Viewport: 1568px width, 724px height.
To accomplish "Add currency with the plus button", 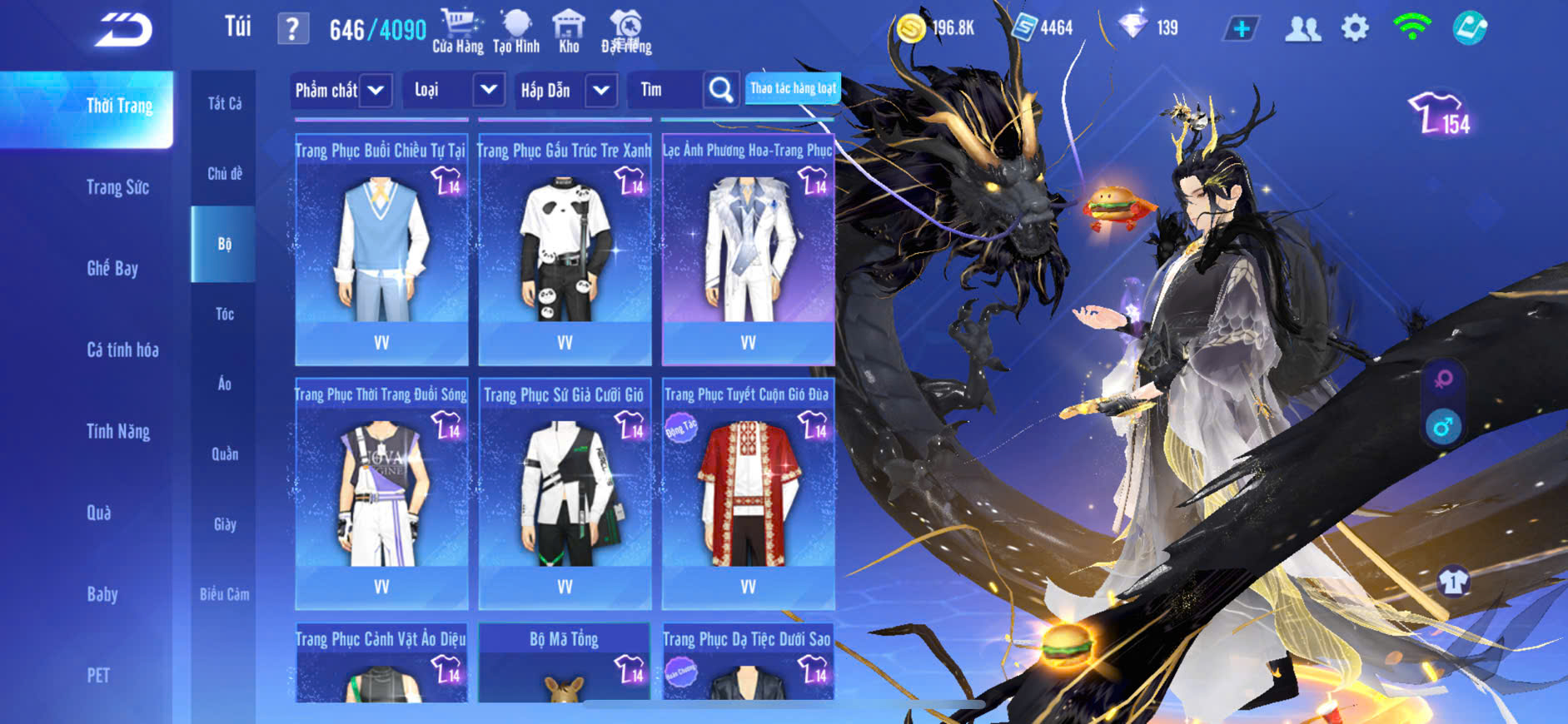I will tap(1241, 28).
